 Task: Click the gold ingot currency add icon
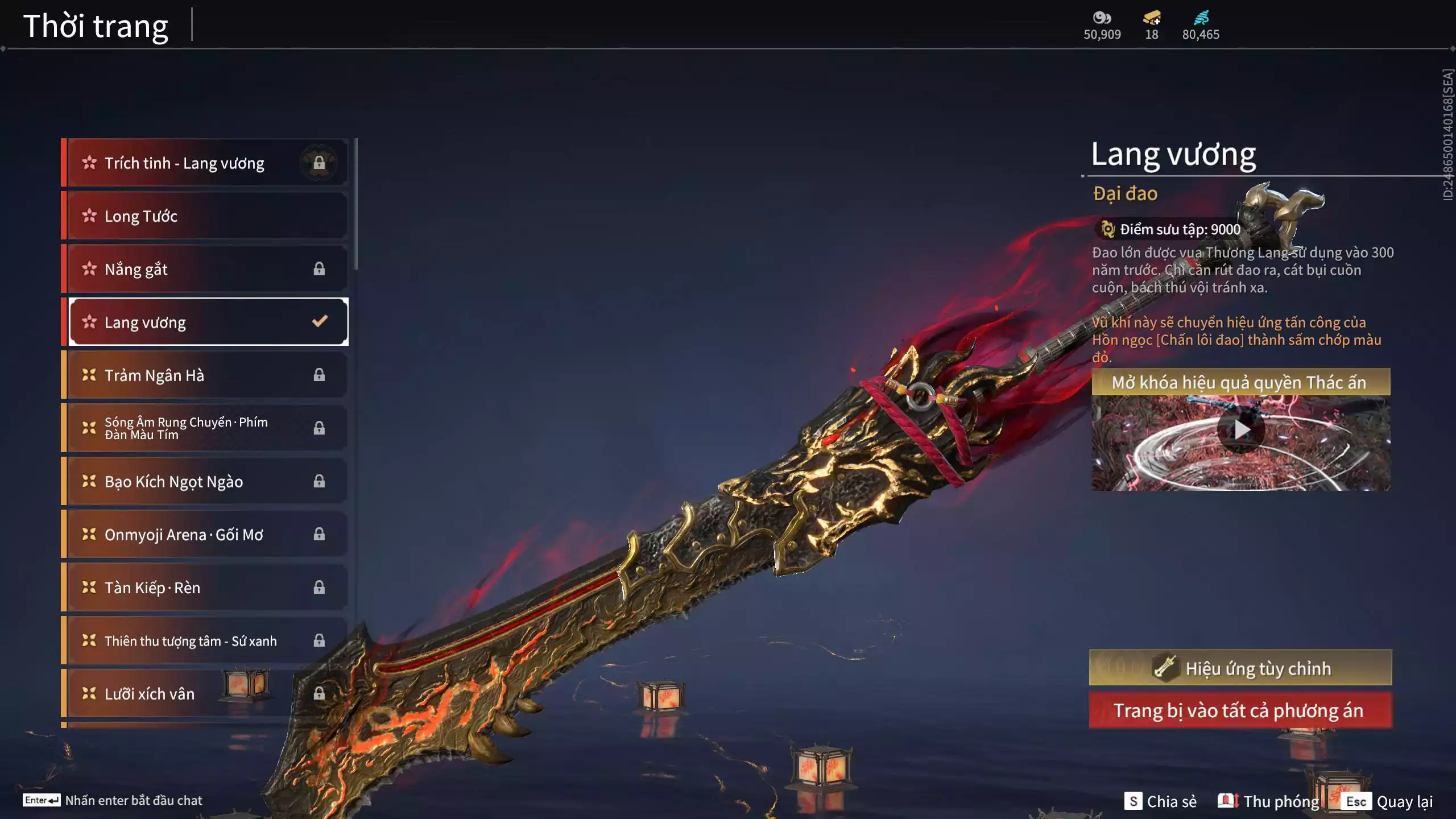coord(1152,19)
